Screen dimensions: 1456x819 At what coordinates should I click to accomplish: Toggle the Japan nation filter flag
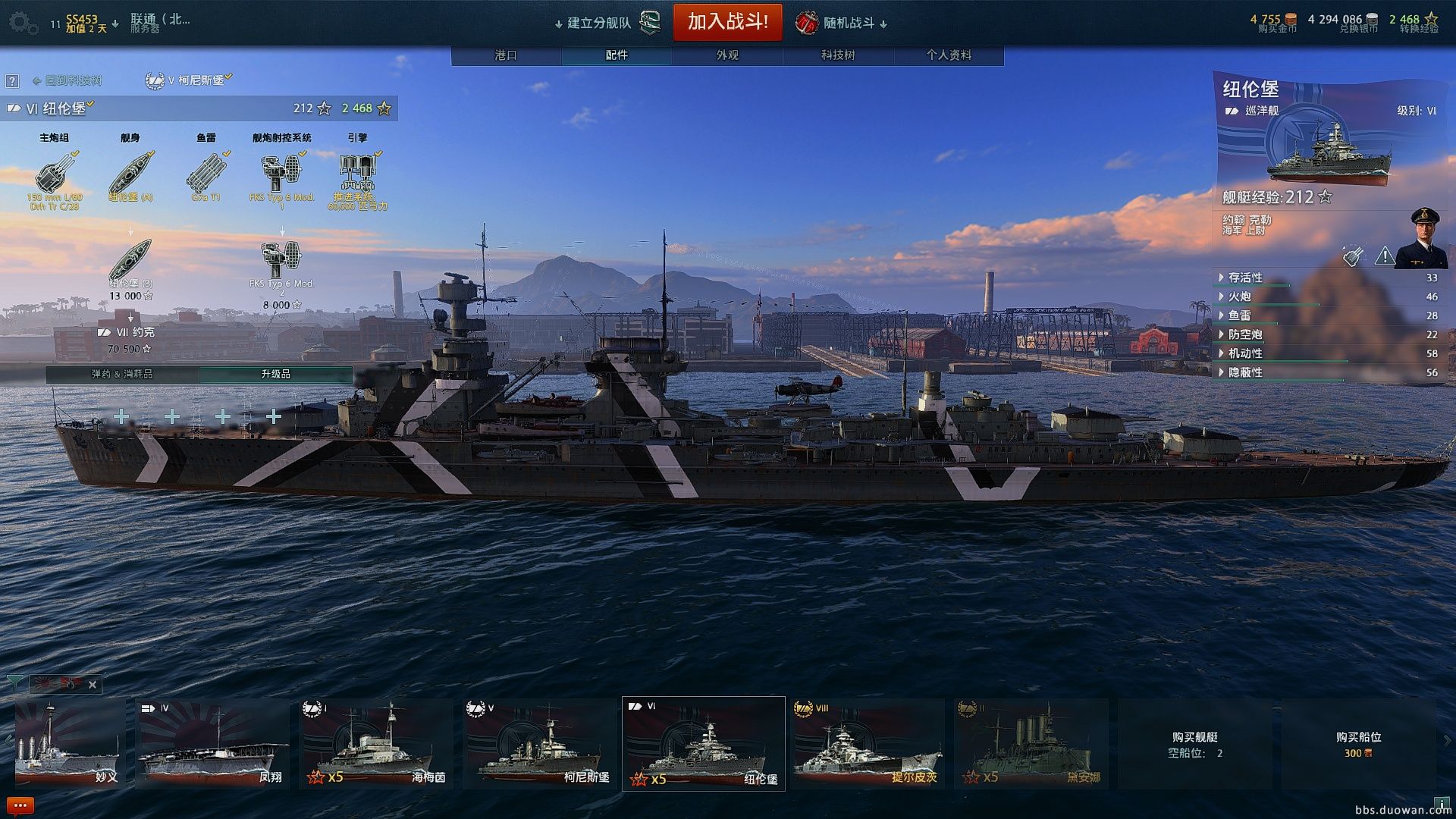click(42, 684)
